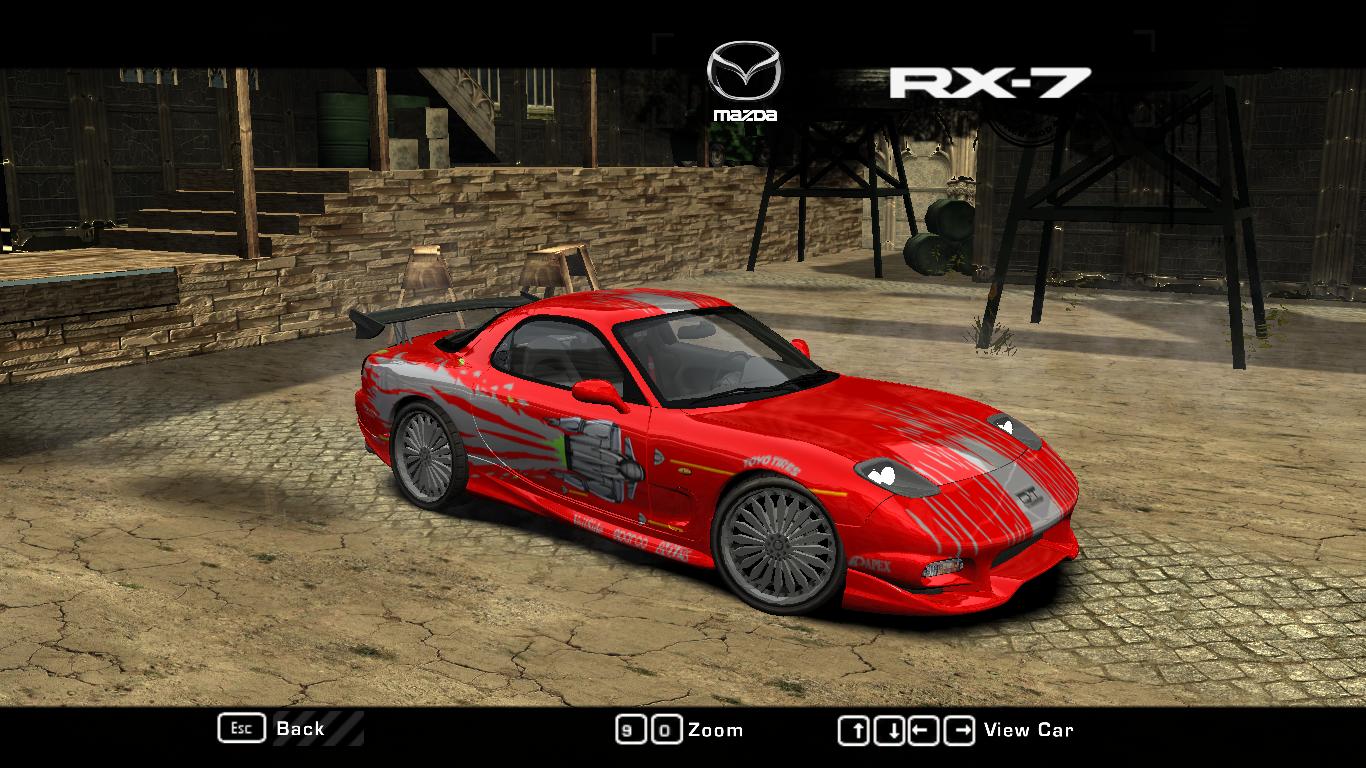This screenshot has width=1366, height=768.
Task: Click the APEX sticker near the front bumper
Action: click(x=869, y=563)
